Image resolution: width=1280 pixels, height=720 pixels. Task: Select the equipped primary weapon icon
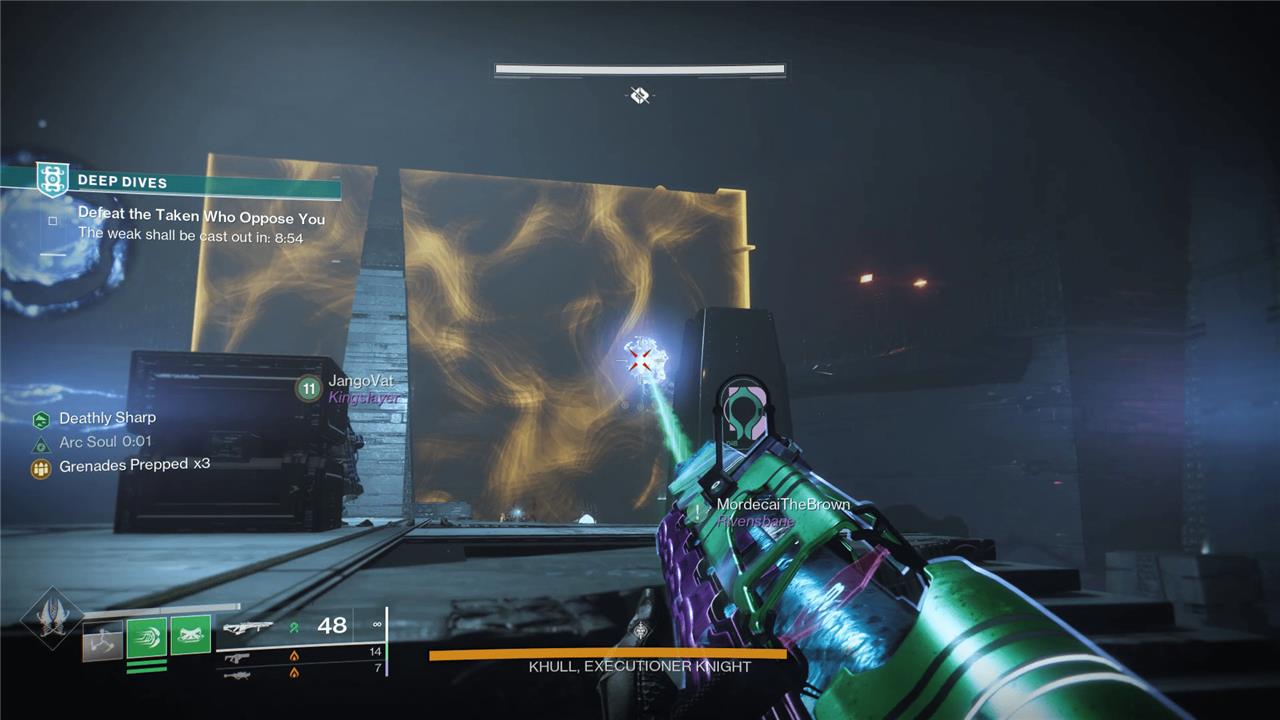pos(248,627)
